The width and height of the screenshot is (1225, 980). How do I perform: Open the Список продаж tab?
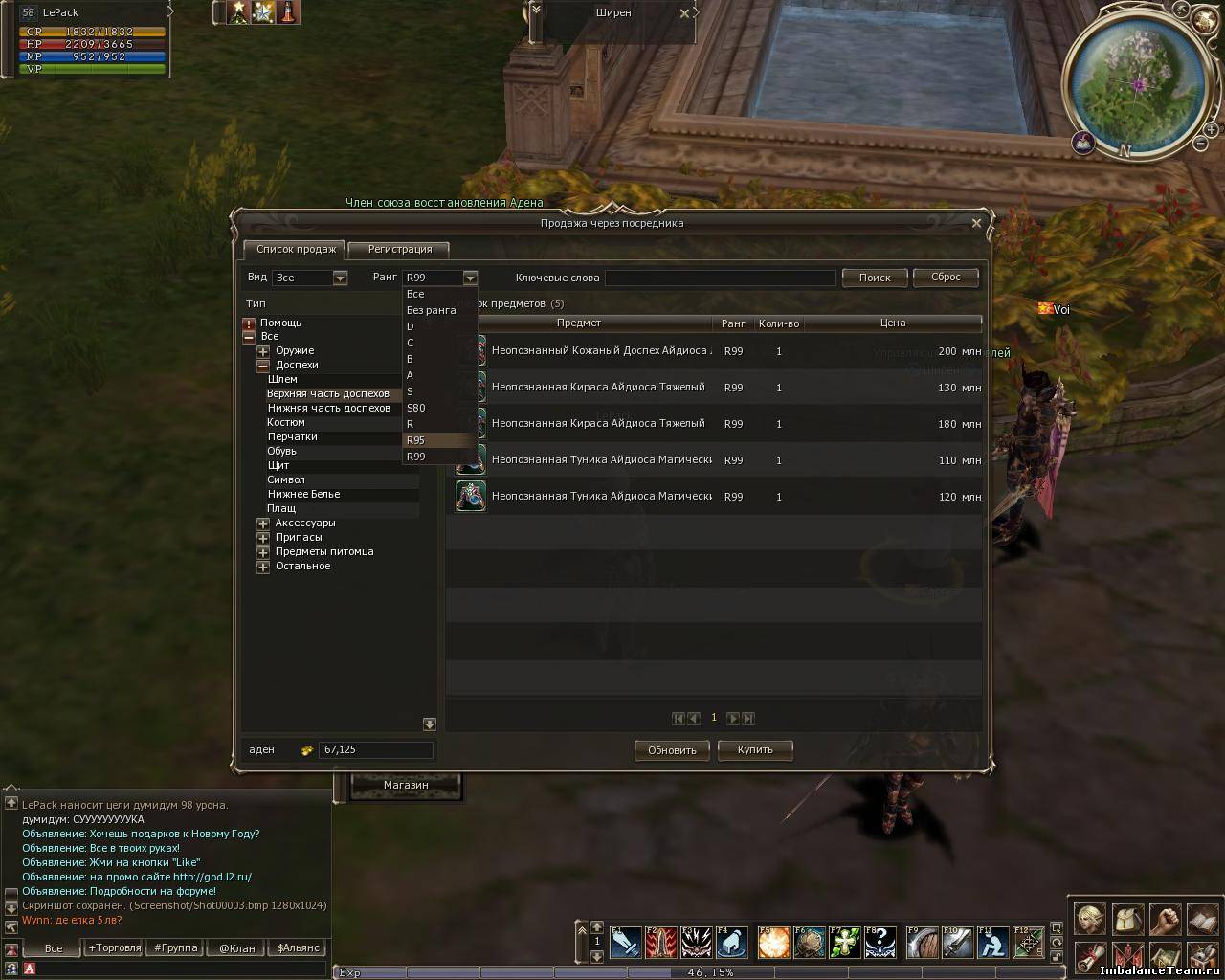click(x=296, y=249)
